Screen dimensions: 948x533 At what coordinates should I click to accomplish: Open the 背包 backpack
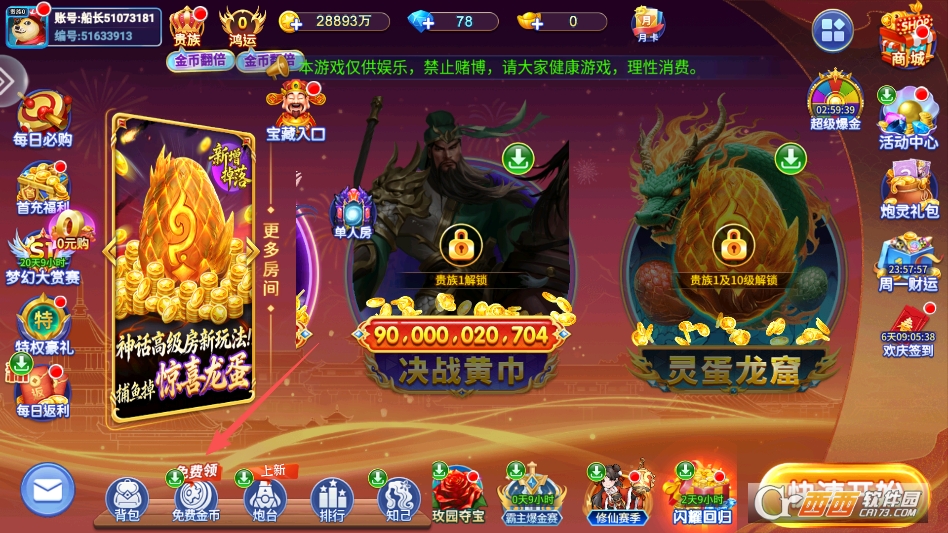click(127, 498)
